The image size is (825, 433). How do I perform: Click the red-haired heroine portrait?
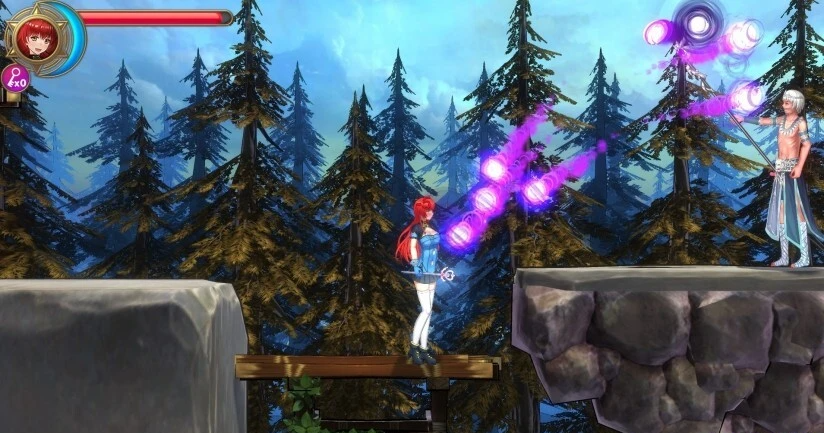pyautogui.click(x=36, y=35)
